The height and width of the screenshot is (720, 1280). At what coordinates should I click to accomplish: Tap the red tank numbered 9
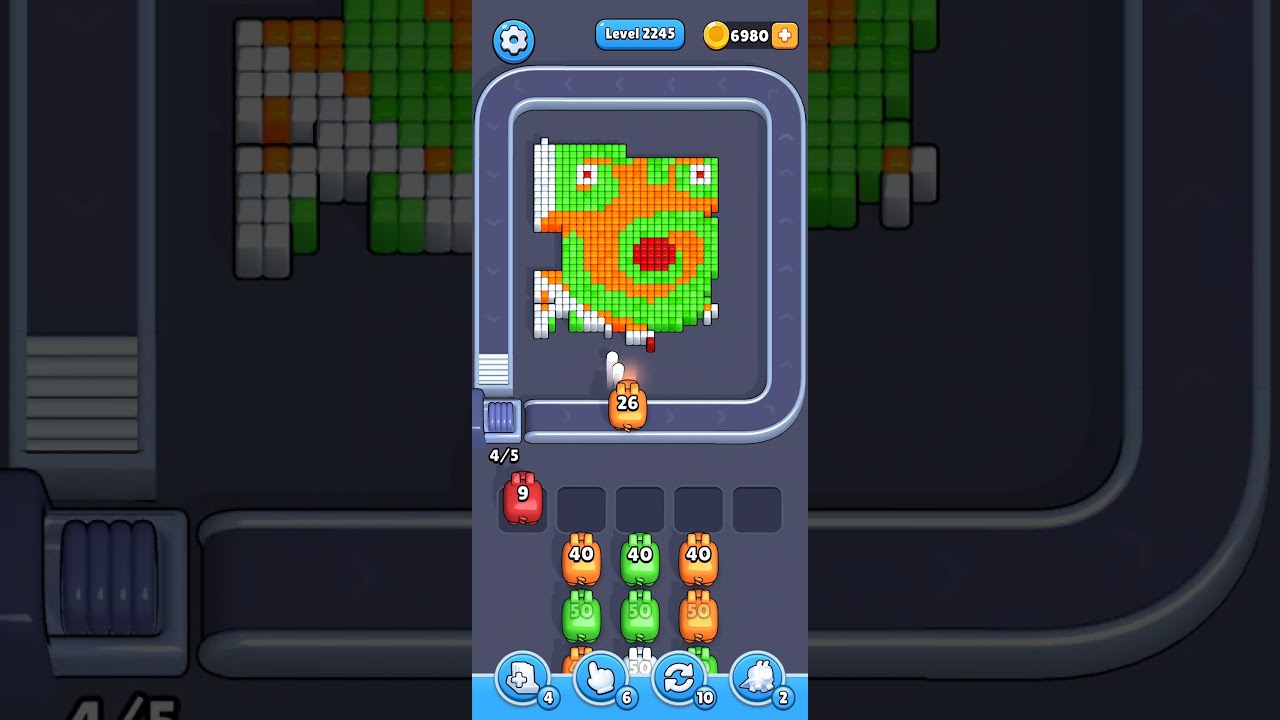521,500
